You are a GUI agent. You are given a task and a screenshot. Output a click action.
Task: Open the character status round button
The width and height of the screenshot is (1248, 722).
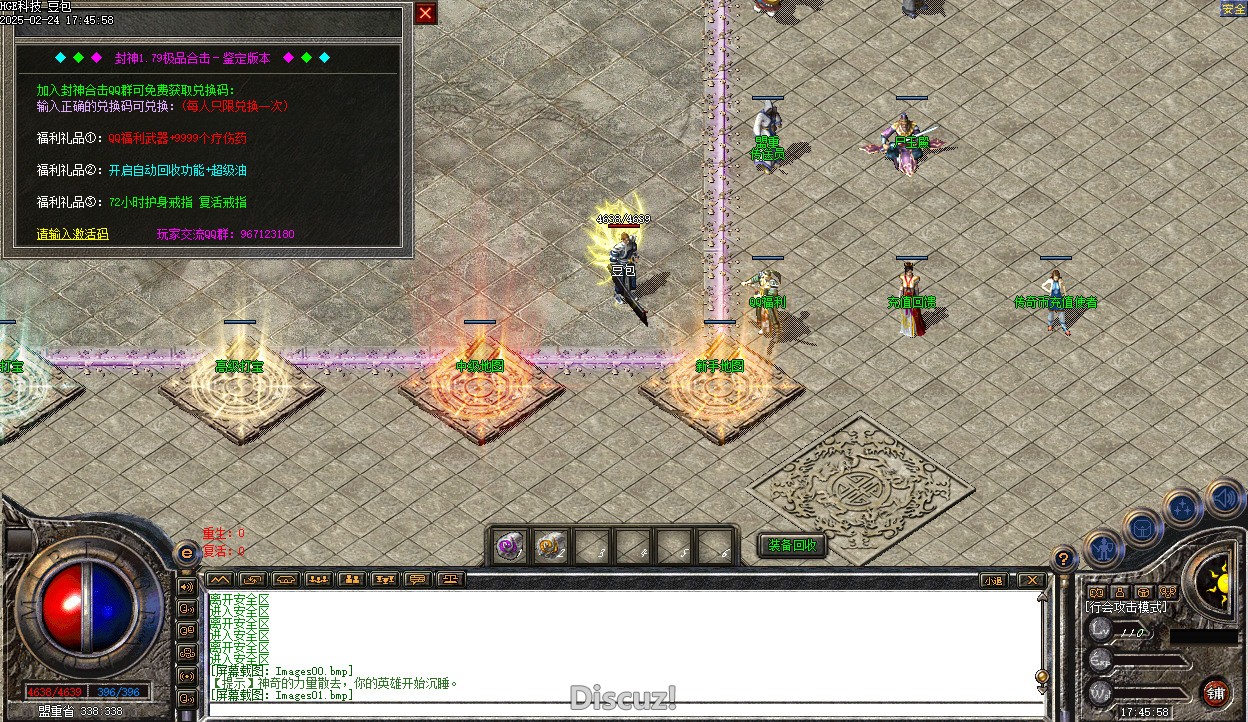1102,549
